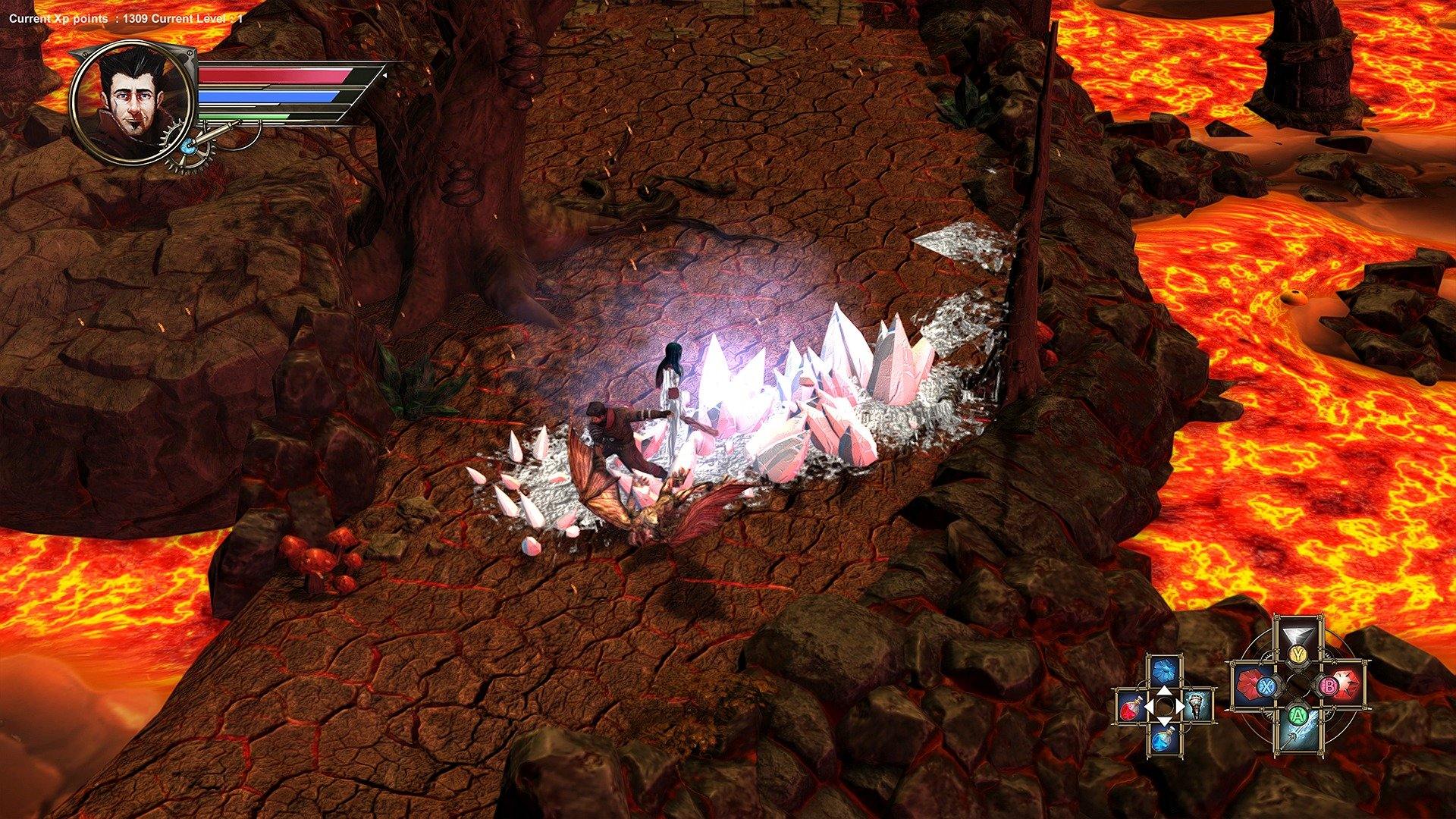This screenshot has width=1456, height=819.
Task: Activate the red gem burst ability
Action: [x=1348, y=686]
